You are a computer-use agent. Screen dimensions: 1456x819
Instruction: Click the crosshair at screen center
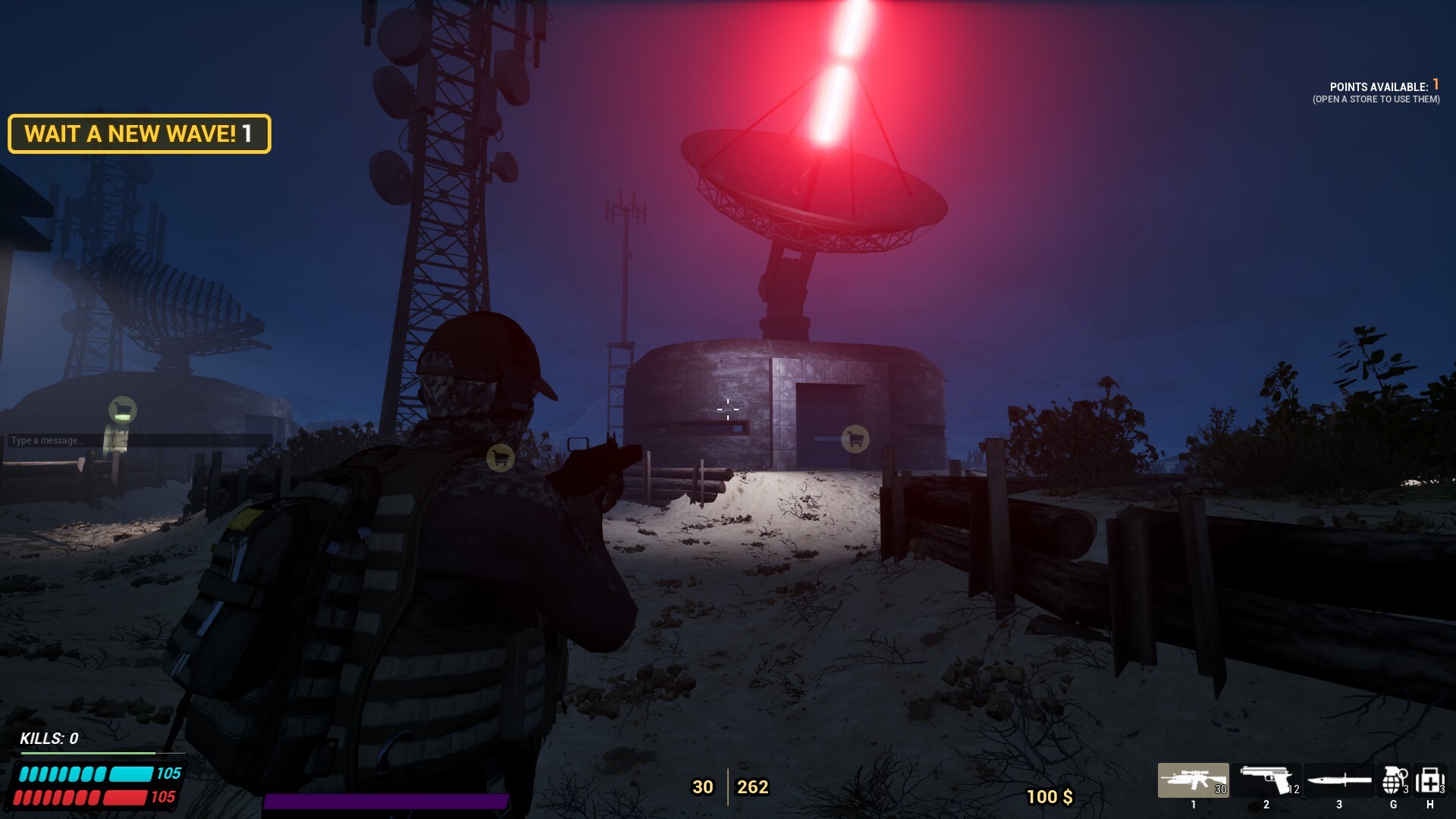(726, 409)
